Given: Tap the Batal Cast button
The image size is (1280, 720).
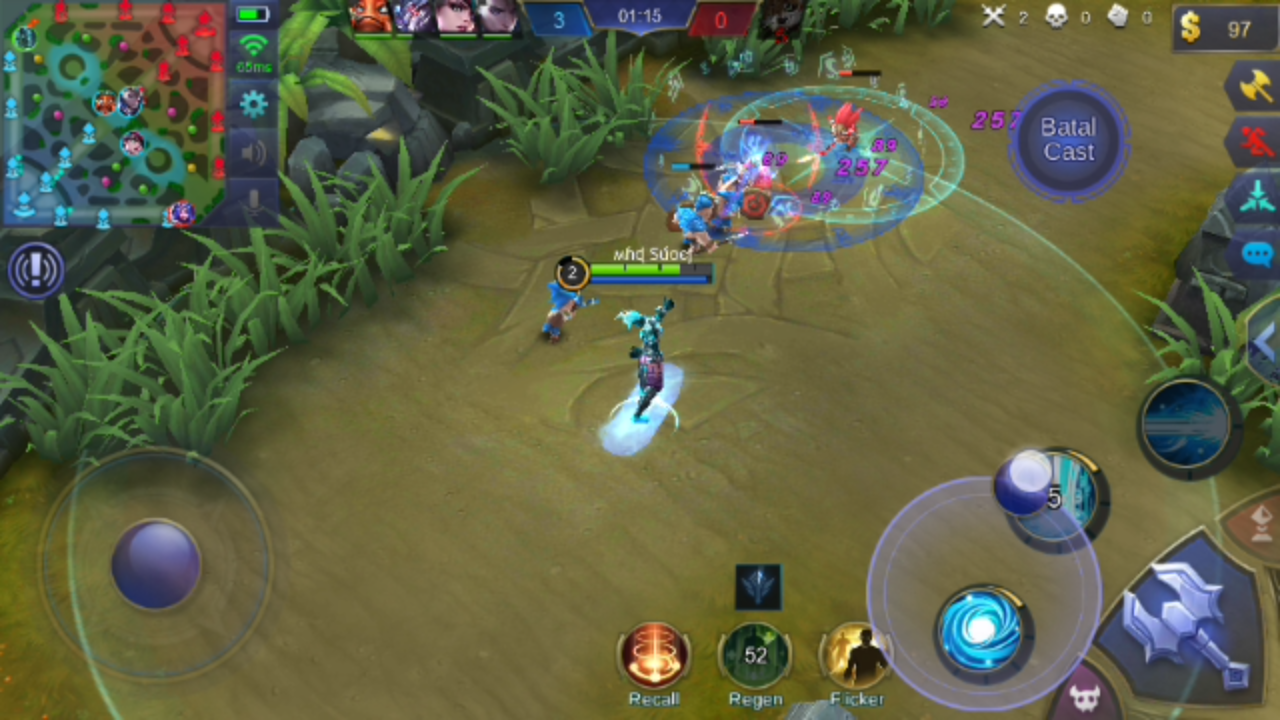Looking at the screenshot, I should click(x=1068, y=139).
